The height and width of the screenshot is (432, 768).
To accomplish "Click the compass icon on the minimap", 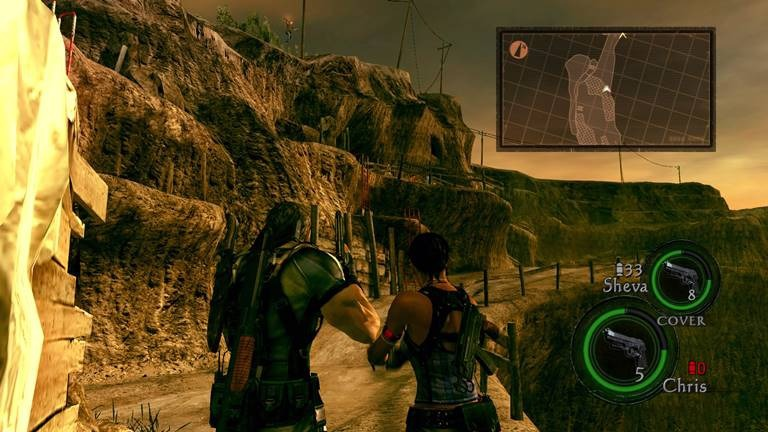I will 518,48.
